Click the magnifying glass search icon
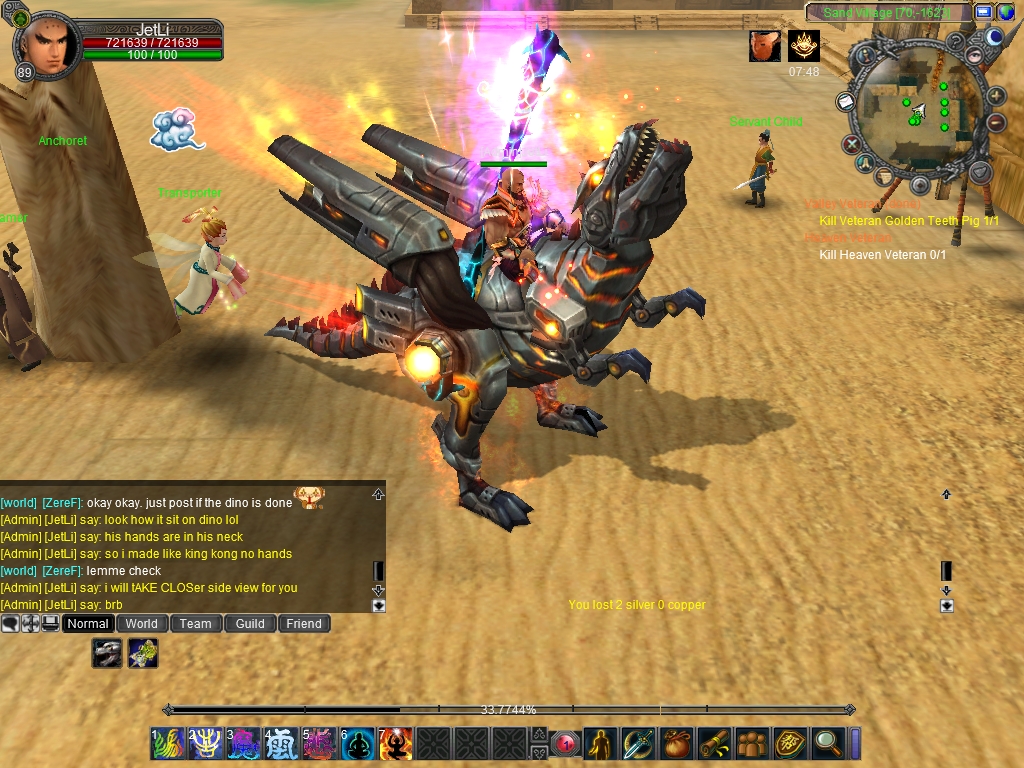This screenshot has width=1024, height=768. 828,743
